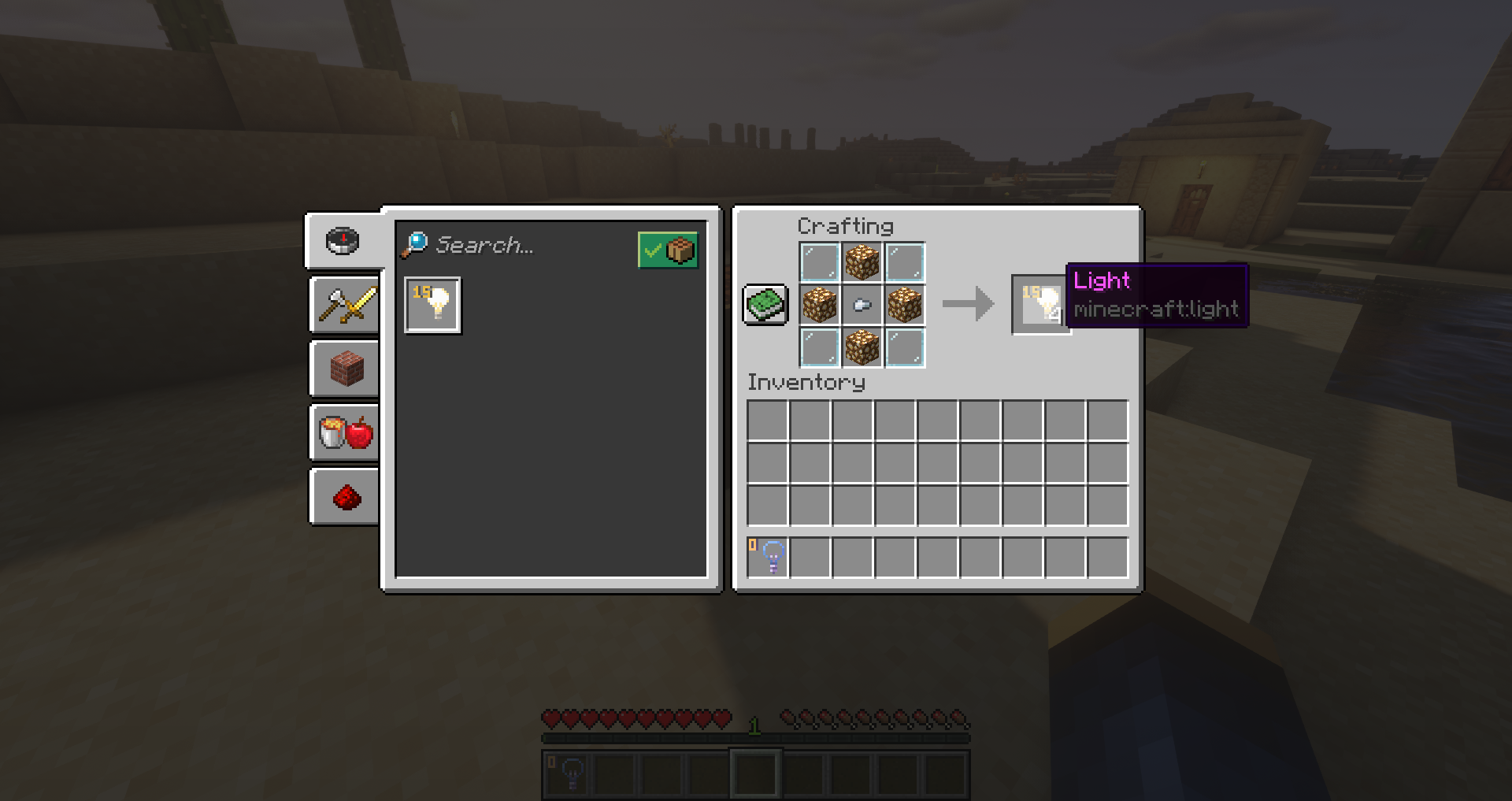
Task: Switch to the Crafting tab
Action: point(847,226)
